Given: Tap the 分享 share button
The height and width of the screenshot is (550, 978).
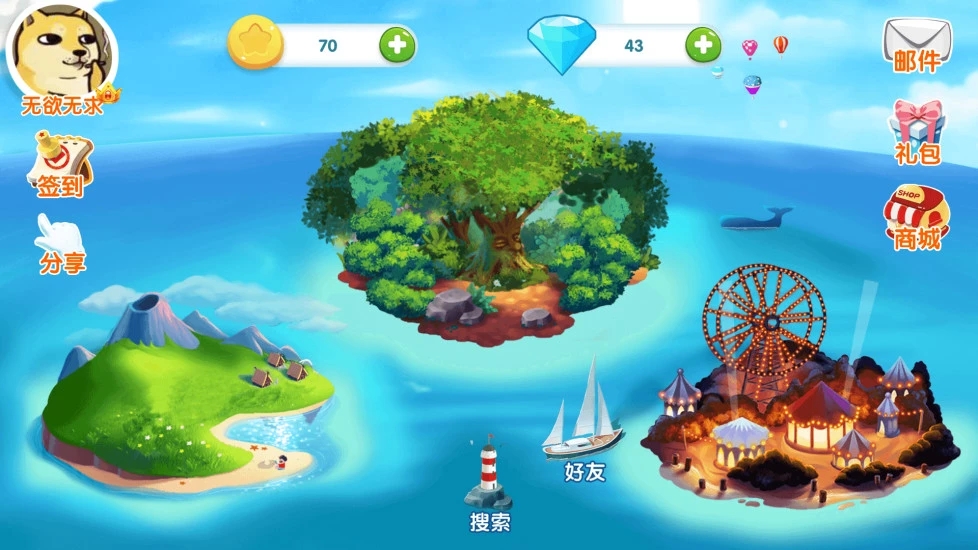Looking at the screenshot, I should (x=61, y=244).
